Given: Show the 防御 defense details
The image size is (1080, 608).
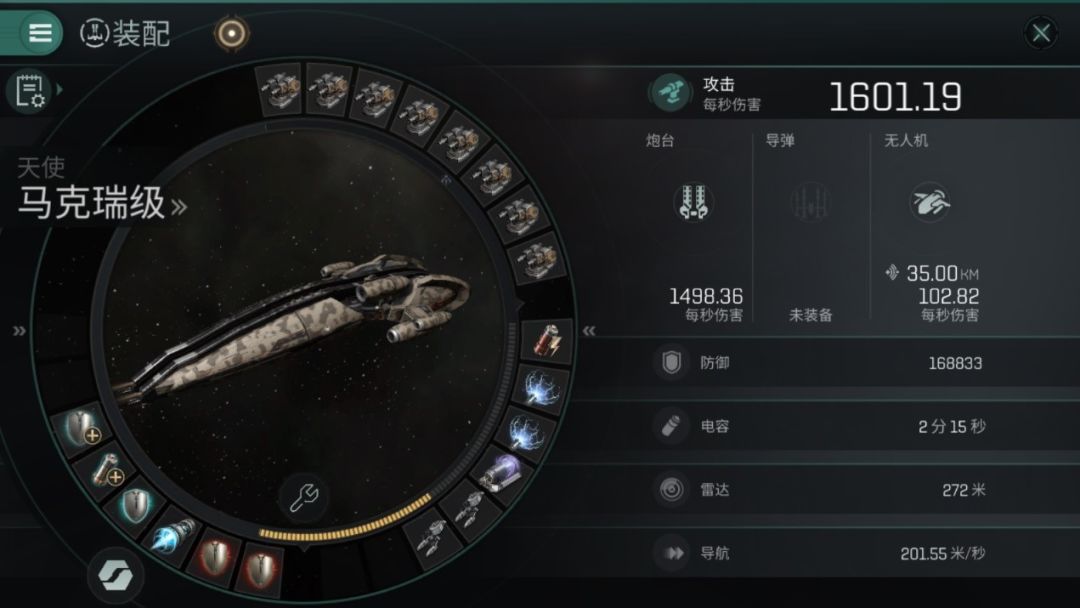Looking at the screenshot, I should 860,363.
